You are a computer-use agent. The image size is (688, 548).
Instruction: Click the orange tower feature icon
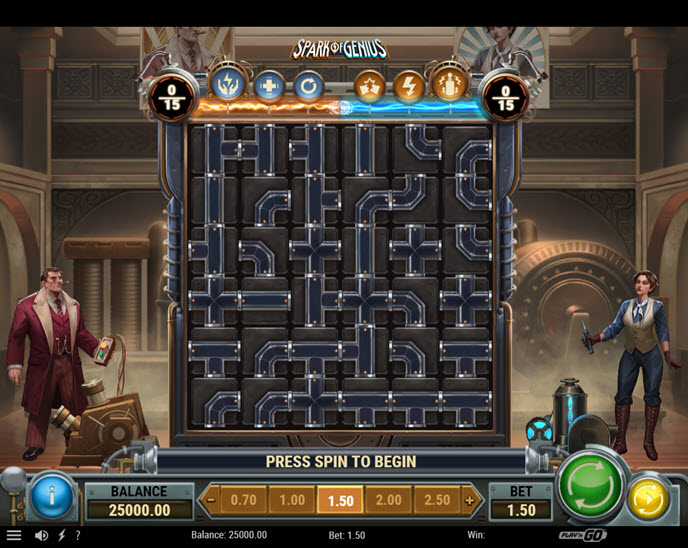click(x=447, y=83)
